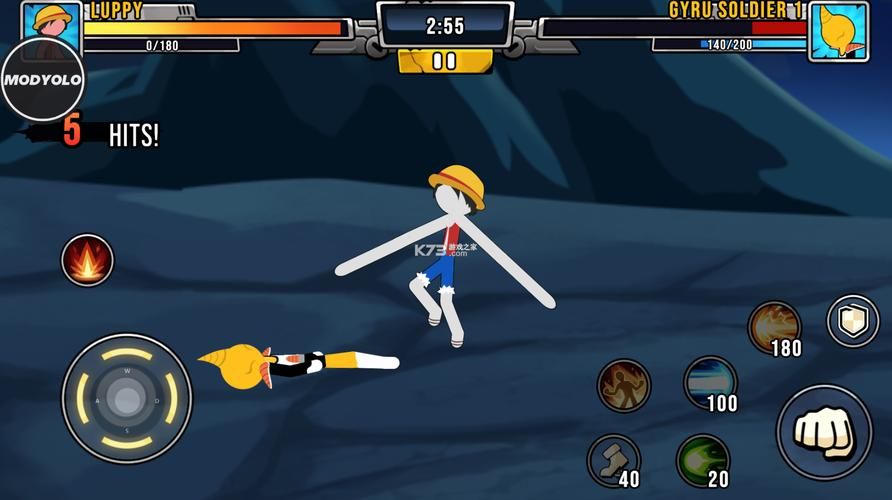Pause the match with the yellow pause button
This screenshot has width=892, height=500.
pyautogui.click(x=444, y=61)
